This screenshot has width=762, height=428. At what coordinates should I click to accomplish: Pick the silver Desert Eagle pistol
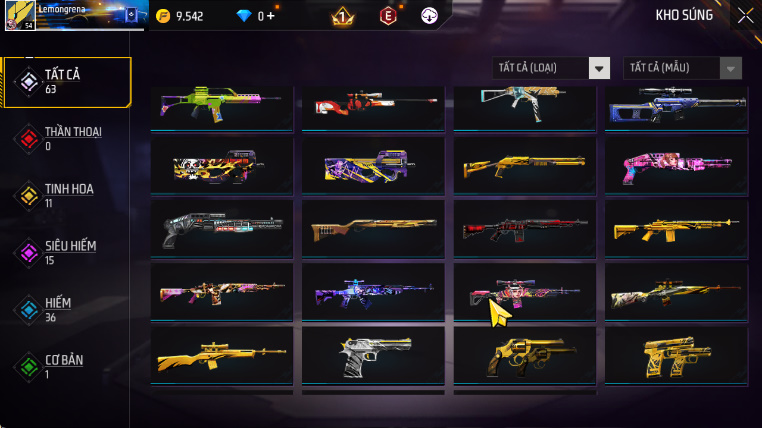(x=373, y=354)
